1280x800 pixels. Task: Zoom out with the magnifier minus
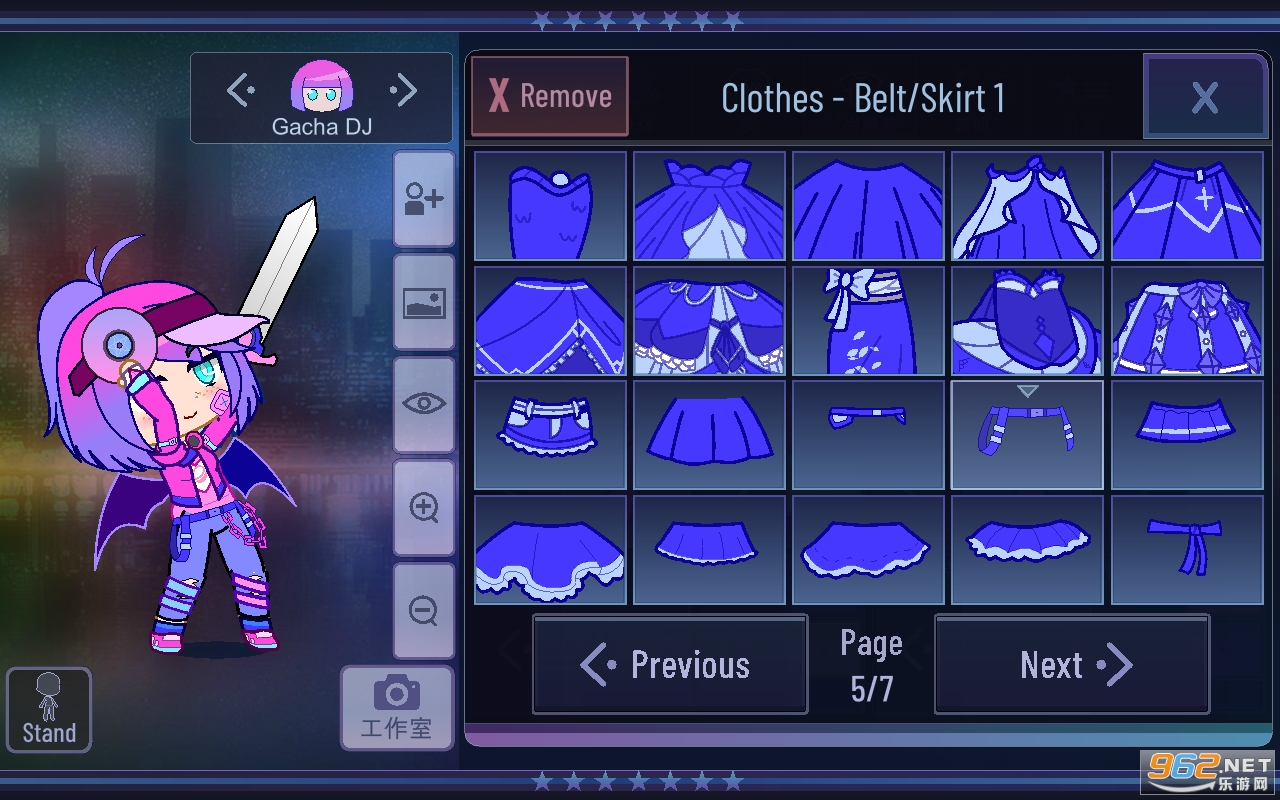coord(424,610)
